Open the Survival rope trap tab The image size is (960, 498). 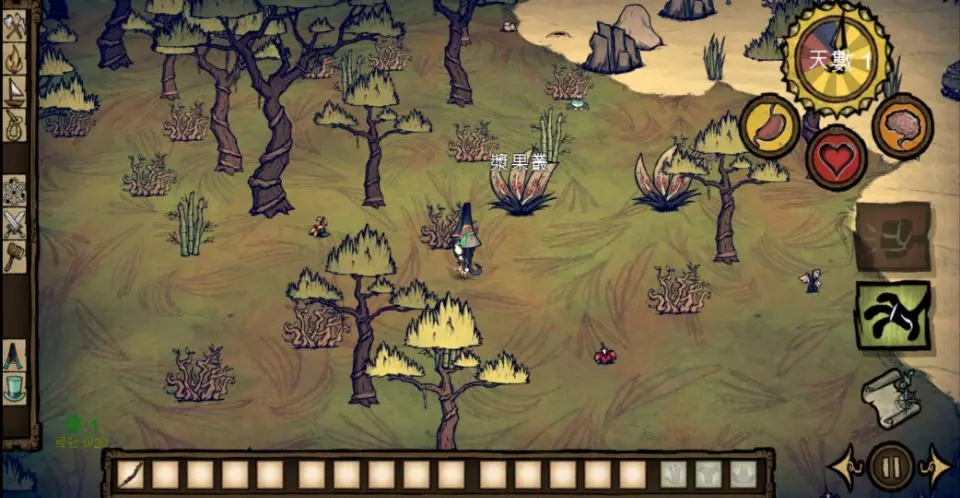(x=16, y=125)
